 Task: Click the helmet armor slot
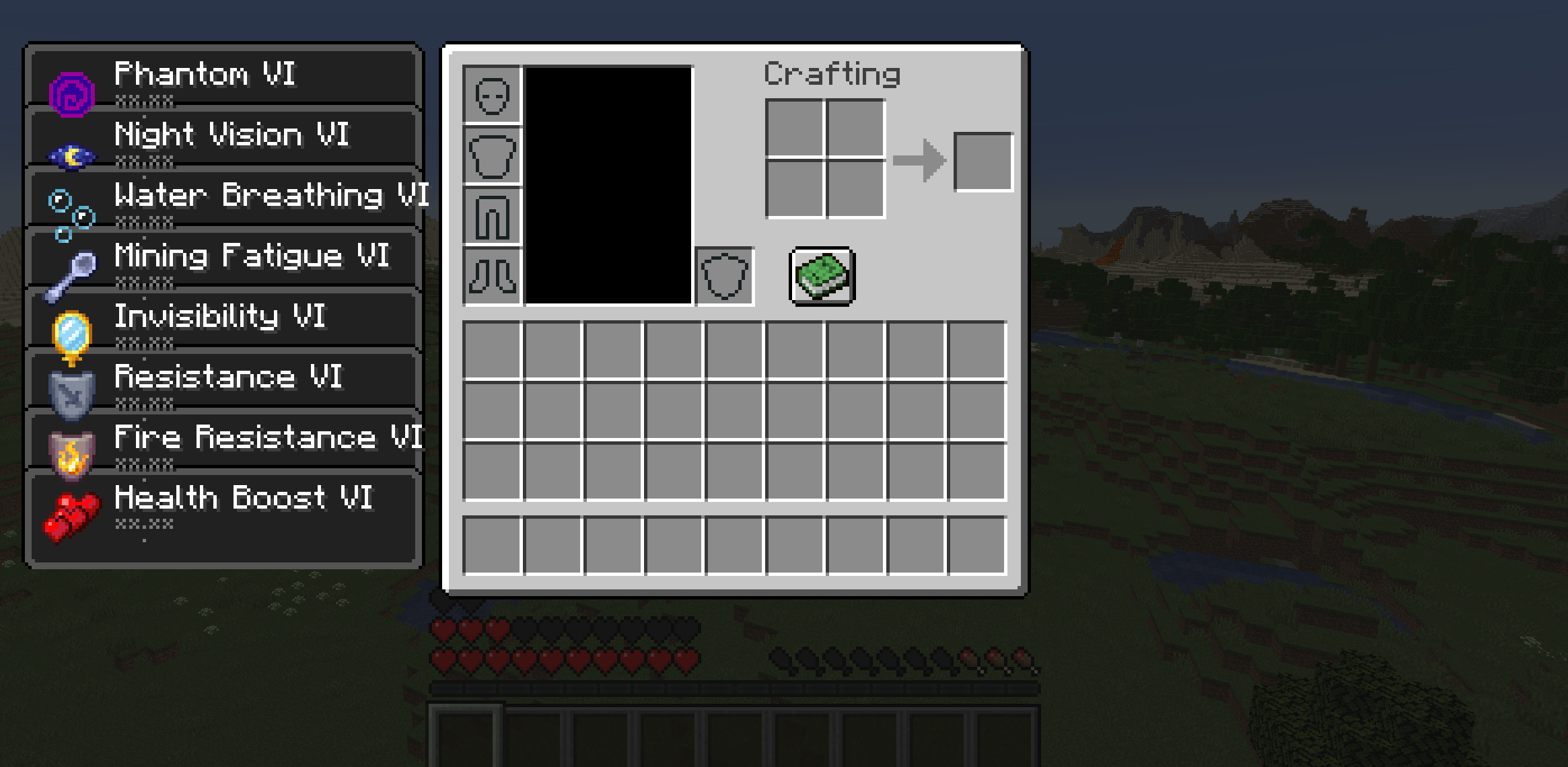(x=493, y=94)
